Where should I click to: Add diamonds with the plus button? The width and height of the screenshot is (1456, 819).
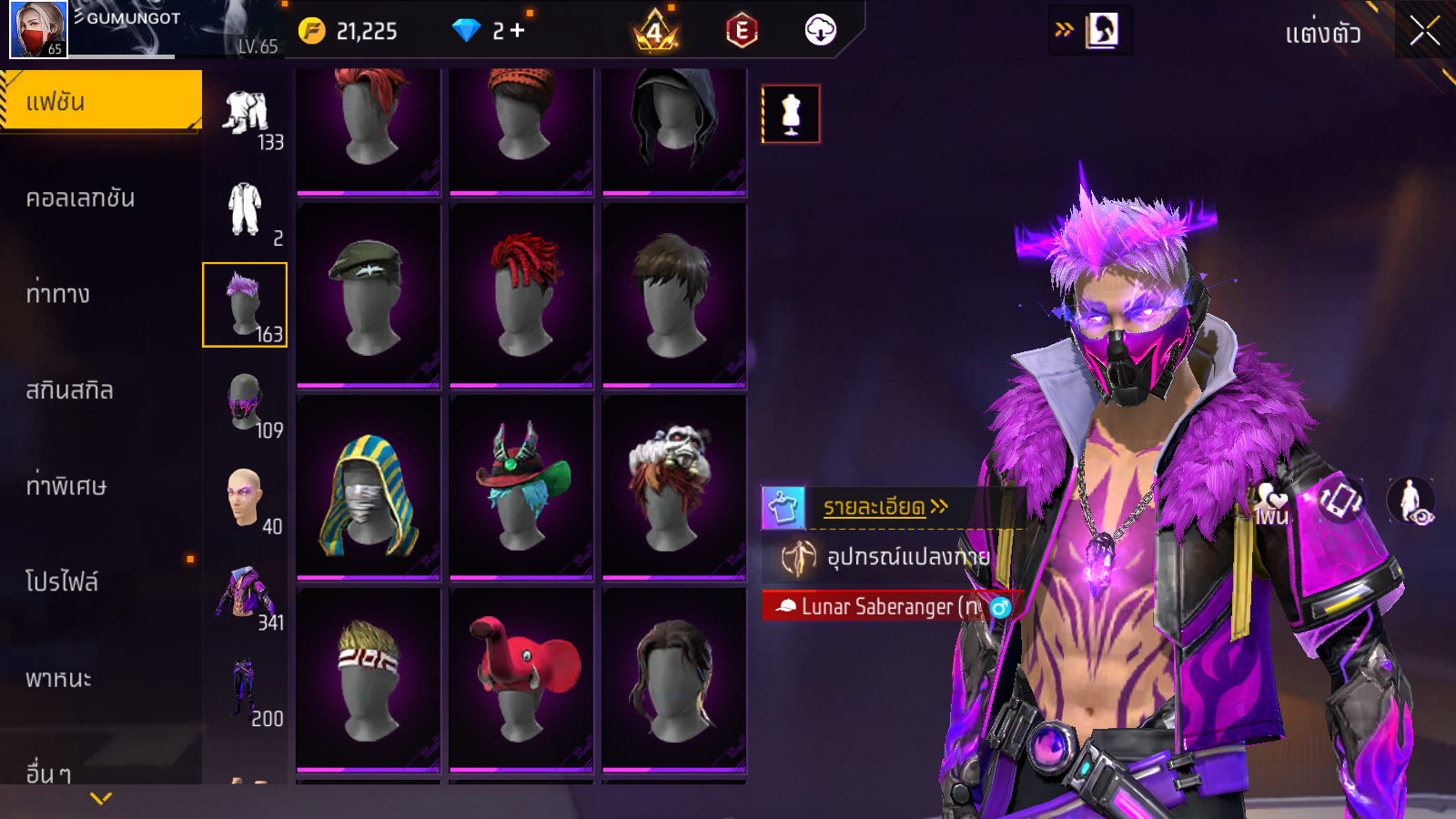tap(518, 31)
